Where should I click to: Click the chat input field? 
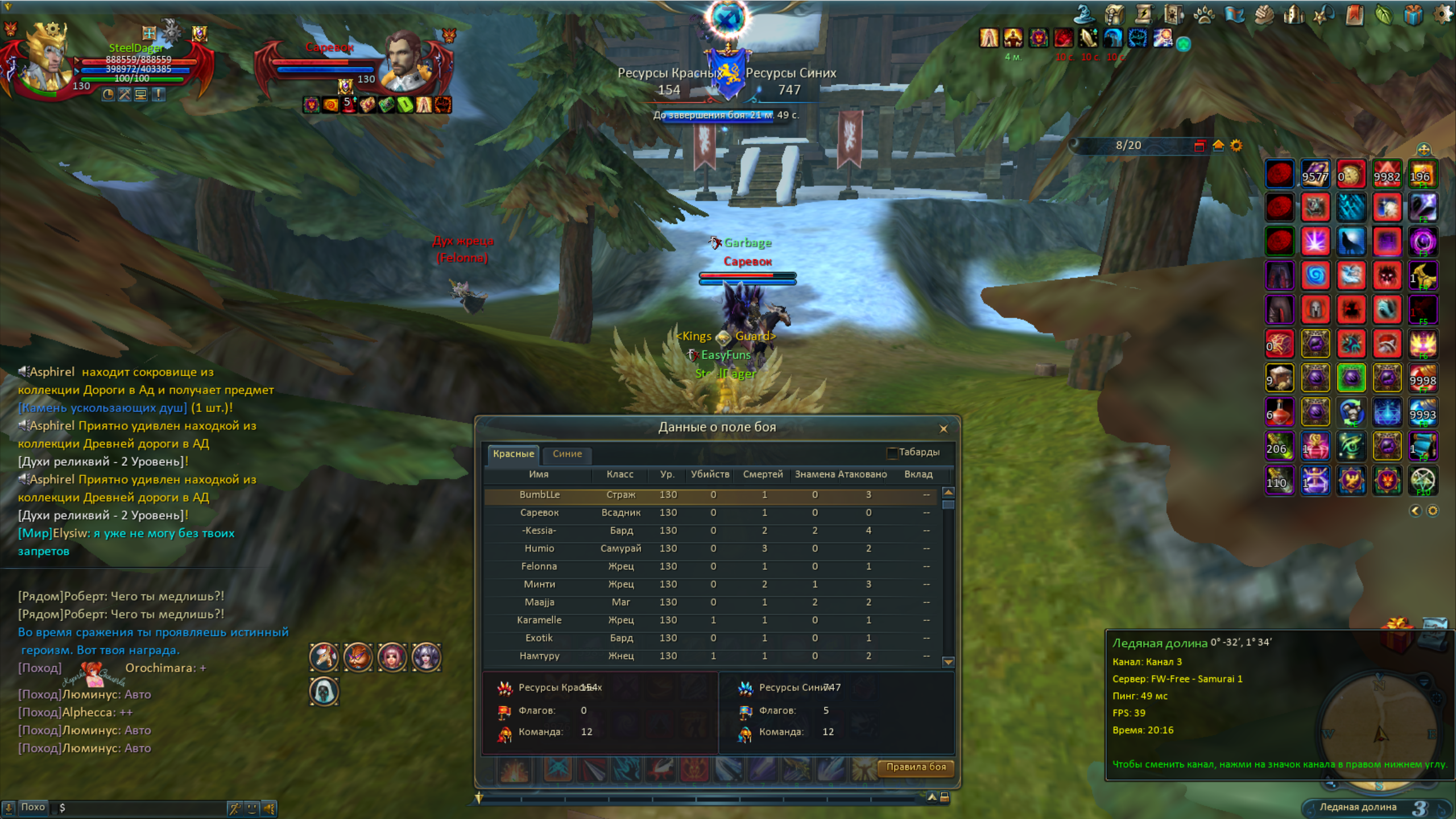(x=142, y=808)
